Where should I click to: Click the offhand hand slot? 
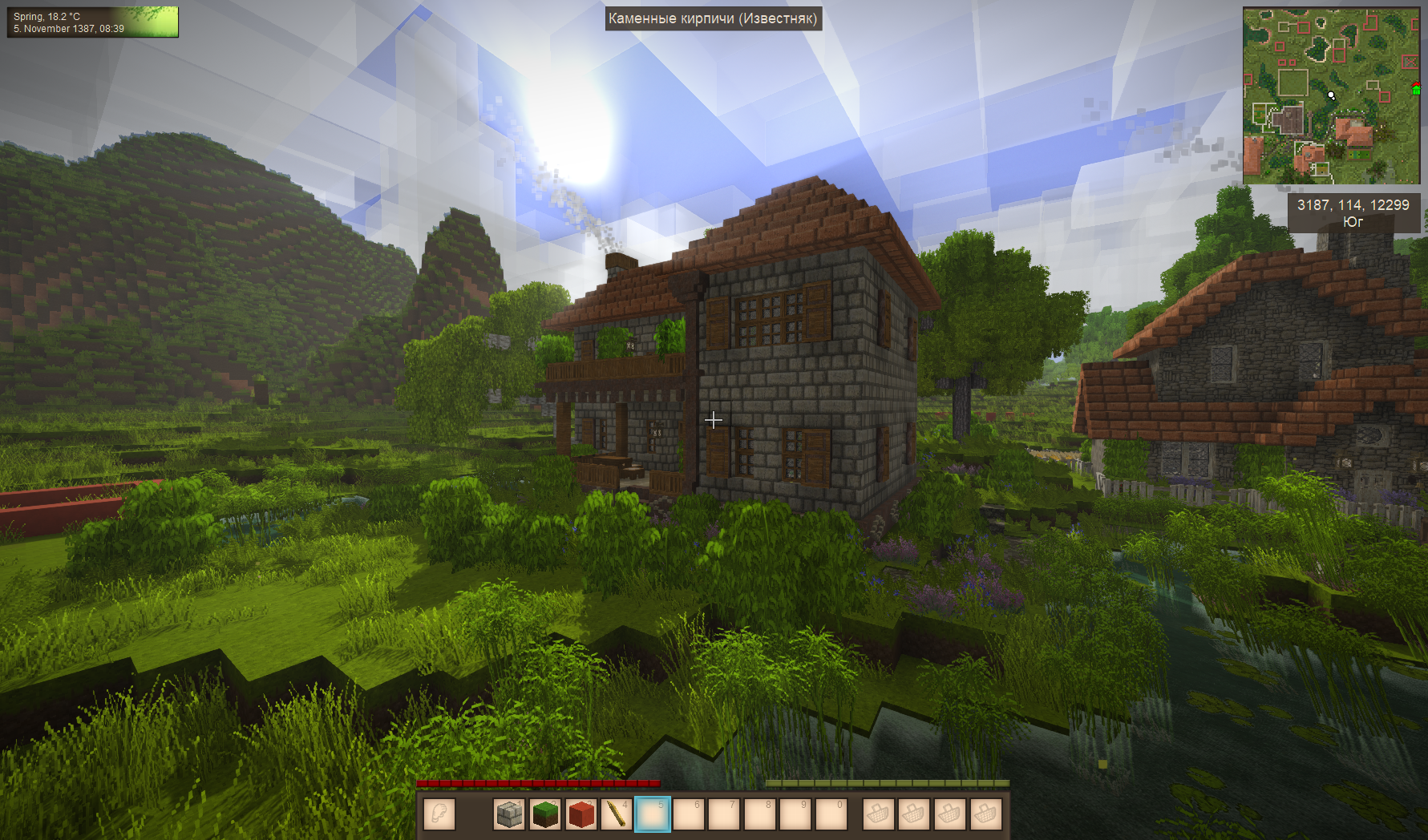click(439, 814)
